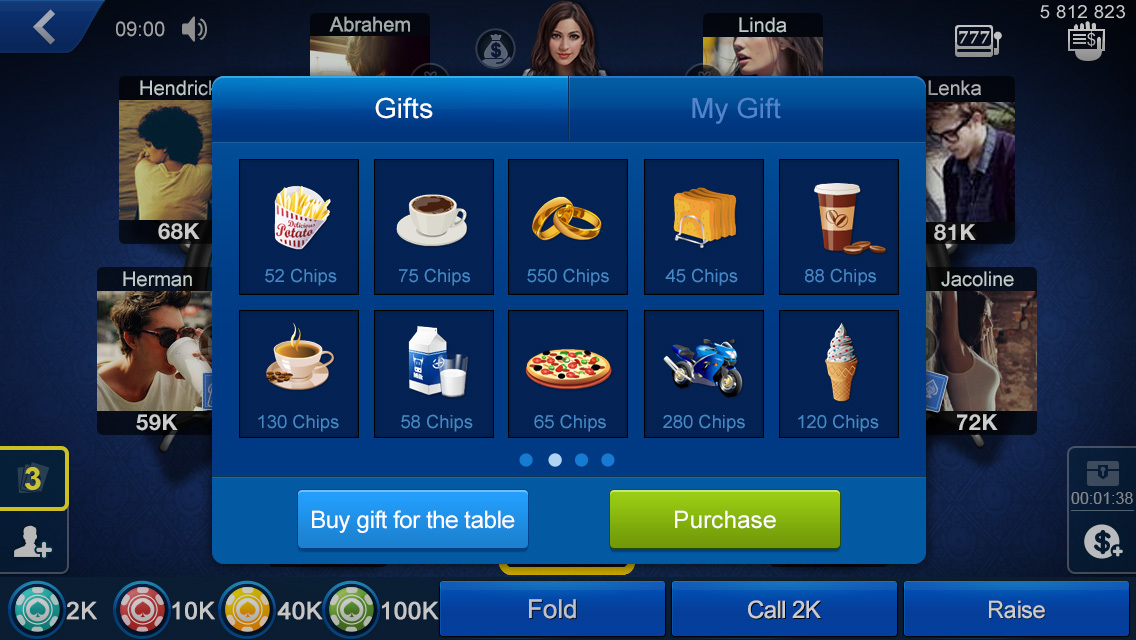This screenshot has width=1136, height=640.
Task: Select the Gifts tab
Action: pyautogui.click(x=403, y=109)
